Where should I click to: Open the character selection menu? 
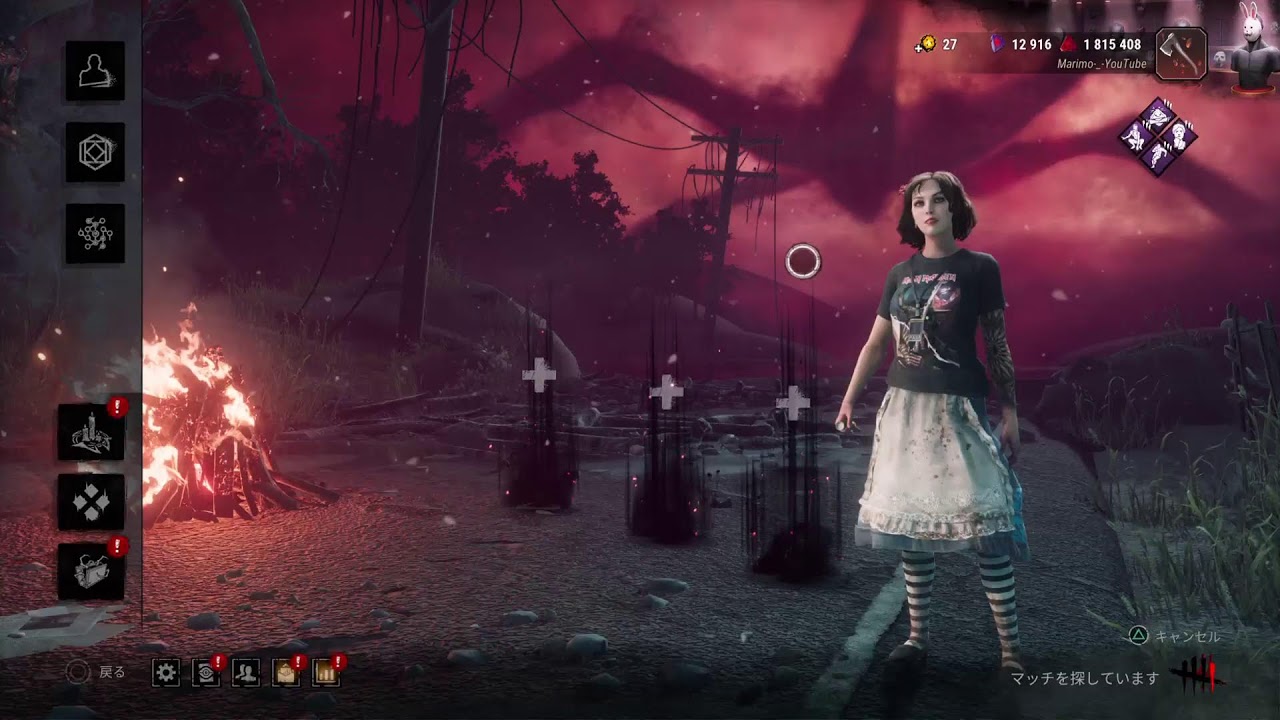[x=95, y=71]
